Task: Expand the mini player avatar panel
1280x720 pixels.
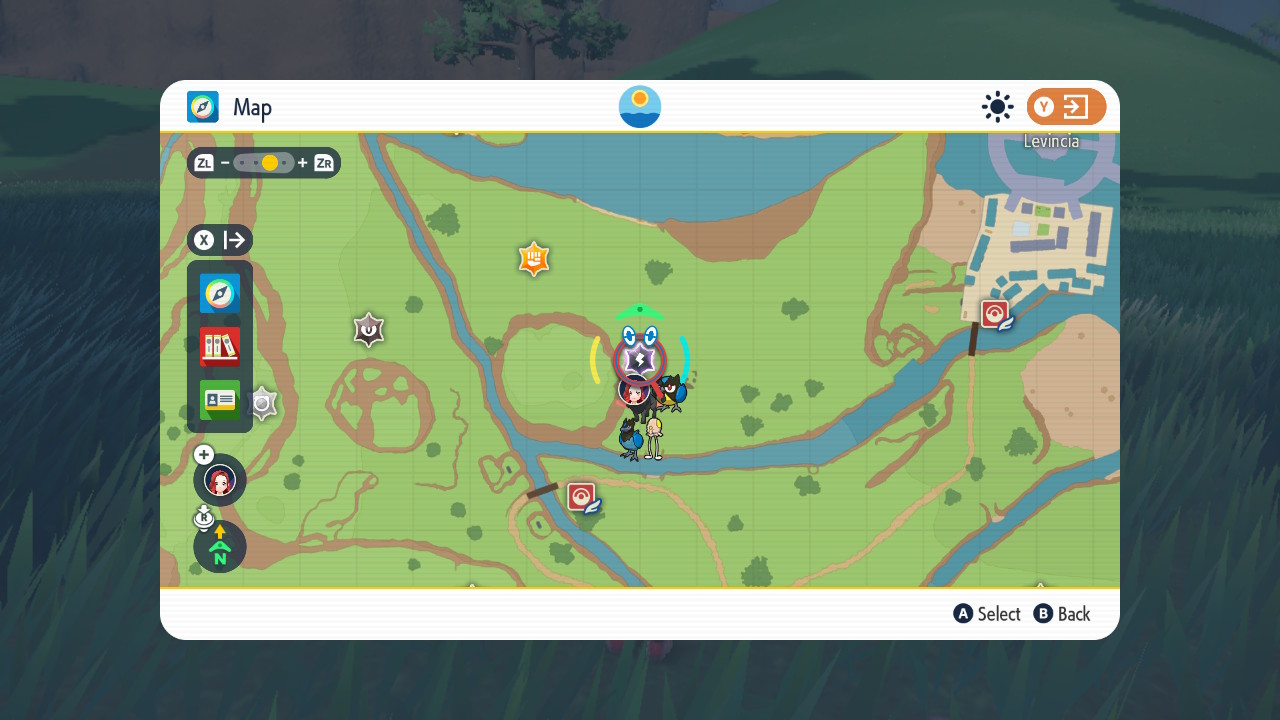Action: pos(219,480)
